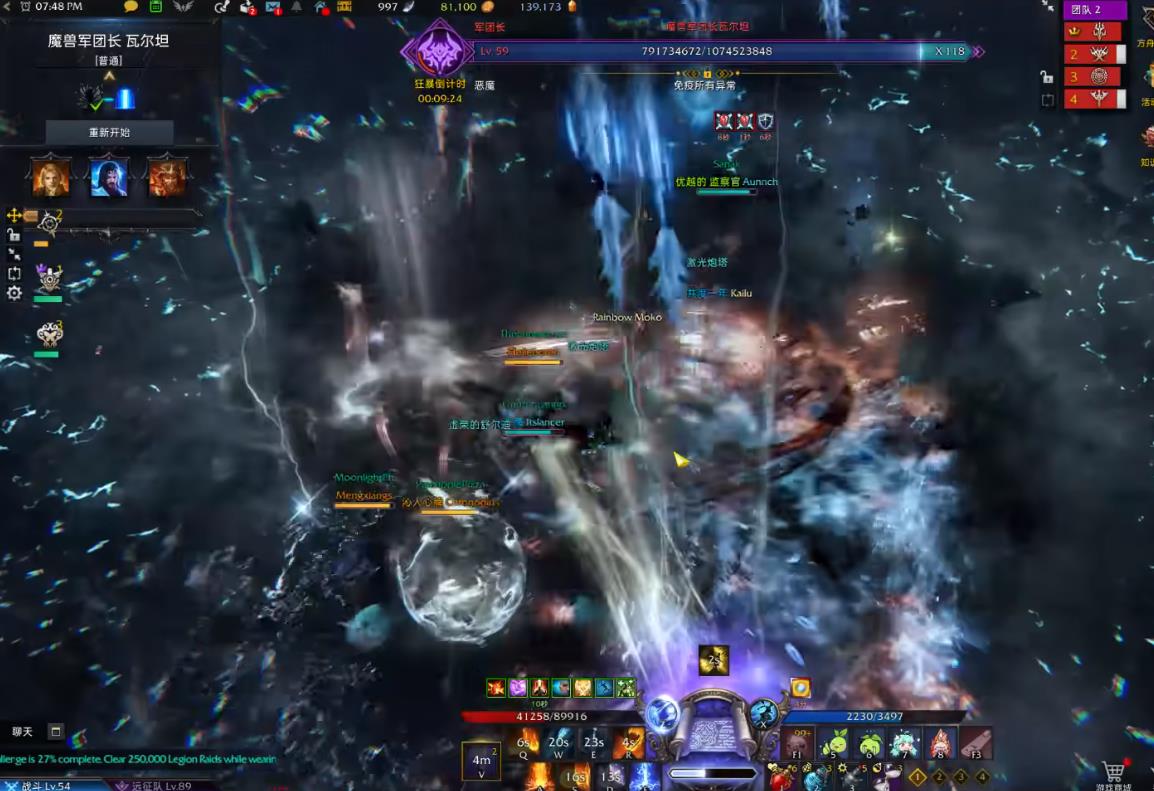
Task: Open the chat speech-bubble icon in the top bar
Action: pos(131,7)
